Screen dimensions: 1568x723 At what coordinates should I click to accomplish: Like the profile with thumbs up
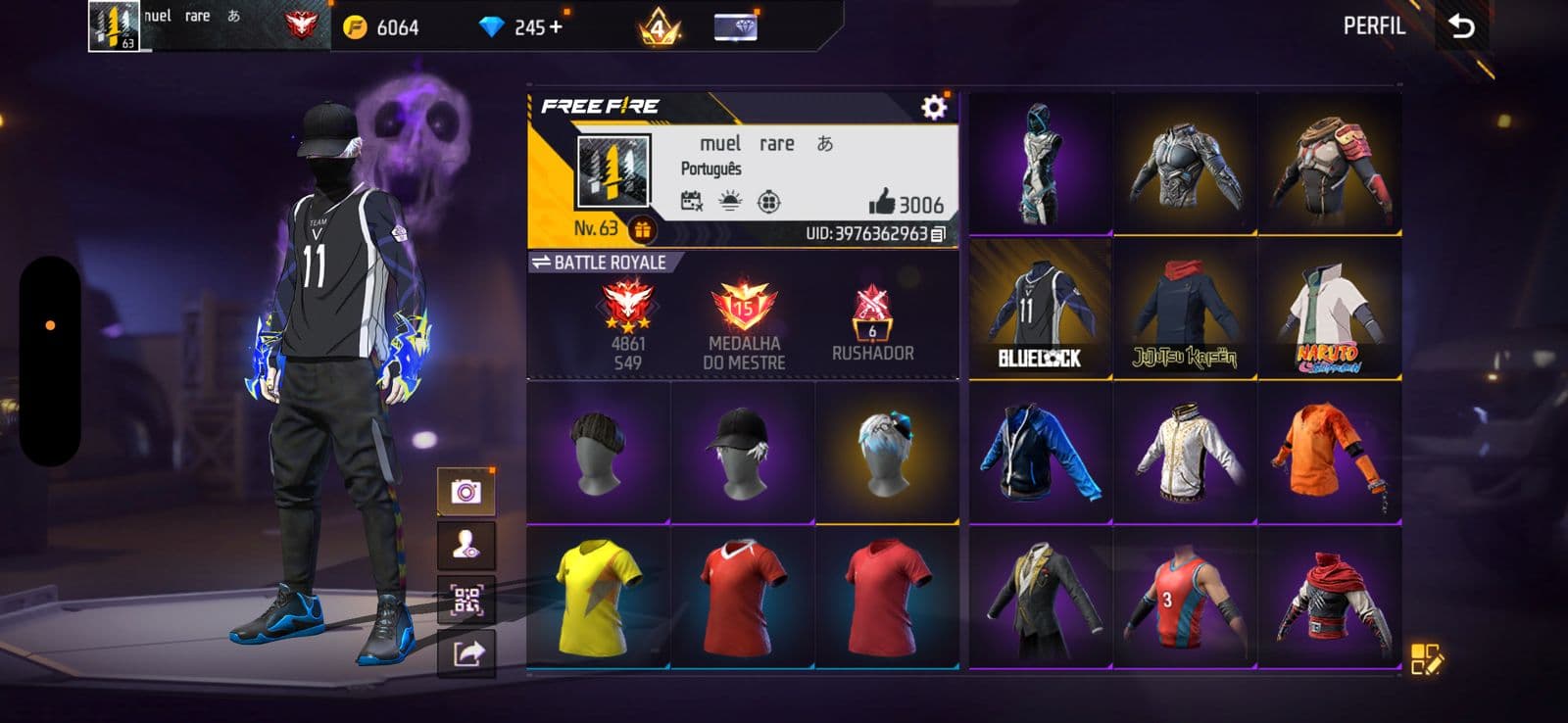(x=882, y=203)
